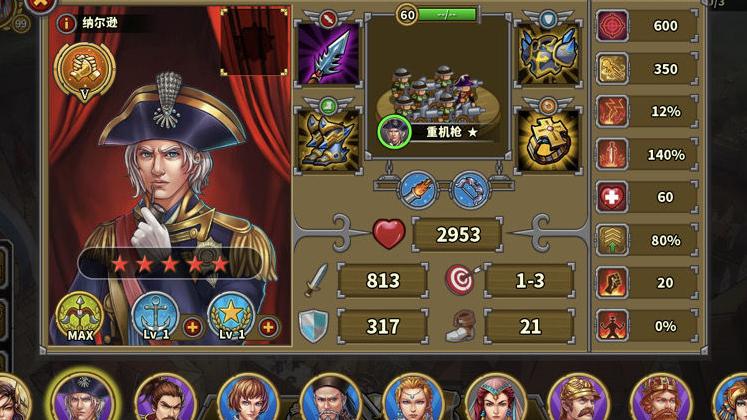The width and height of the screenshot is (747, 420).
Task: Open the blue-gold chest armor slot
Action: coord(548,55)
